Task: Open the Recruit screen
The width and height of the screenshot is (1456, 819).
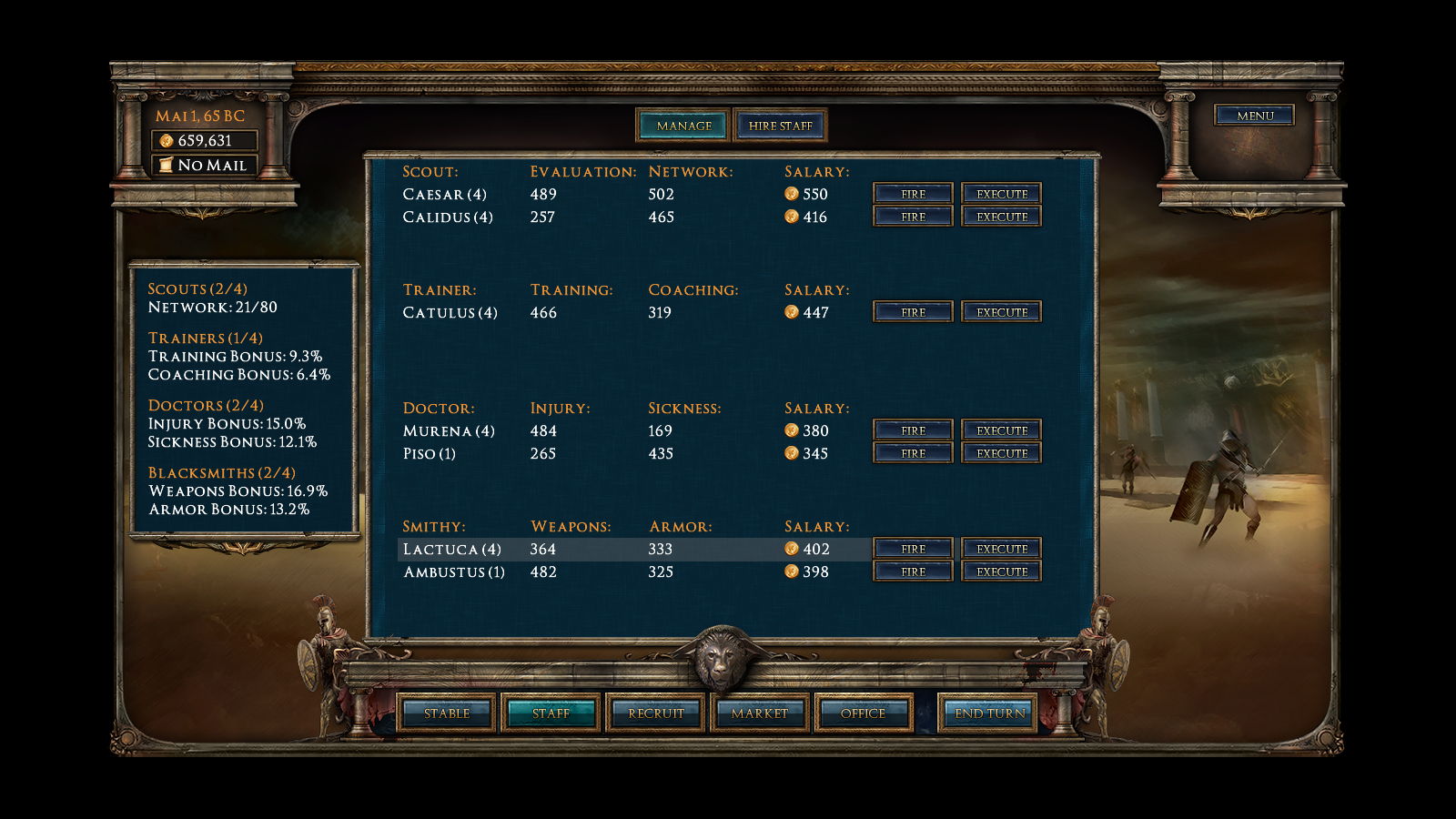Action: [655, 713]
